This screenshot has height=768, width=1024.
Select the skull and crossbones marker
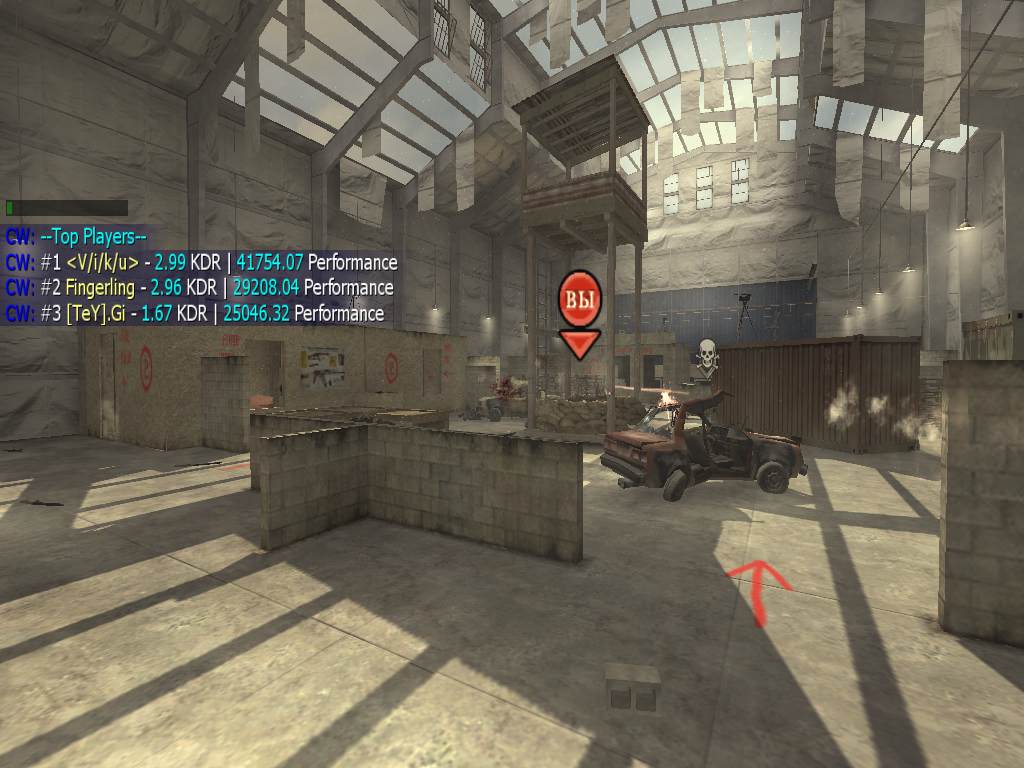click(707, 357)
